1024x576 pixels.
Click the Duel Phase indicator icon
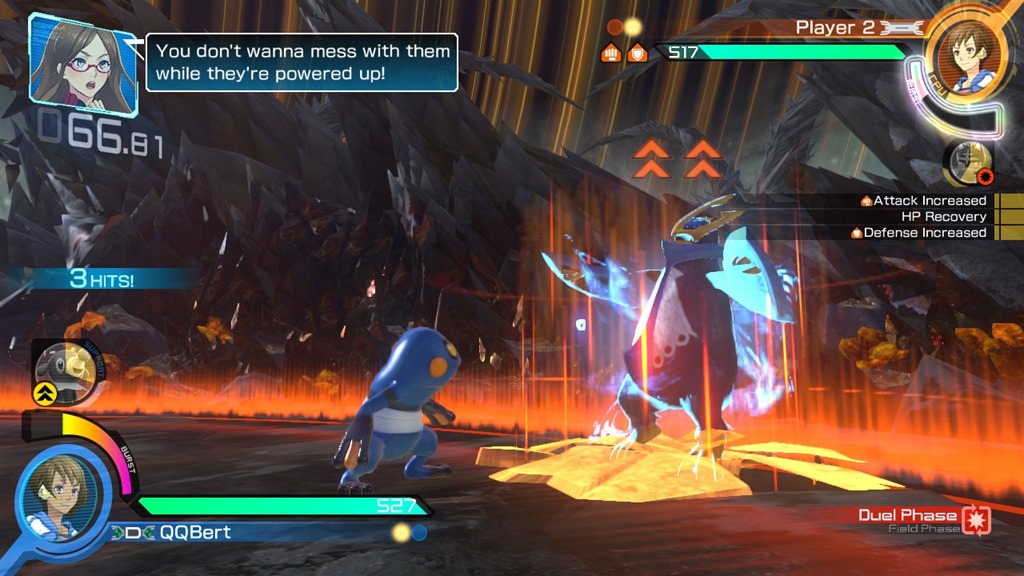pos(976,520)
